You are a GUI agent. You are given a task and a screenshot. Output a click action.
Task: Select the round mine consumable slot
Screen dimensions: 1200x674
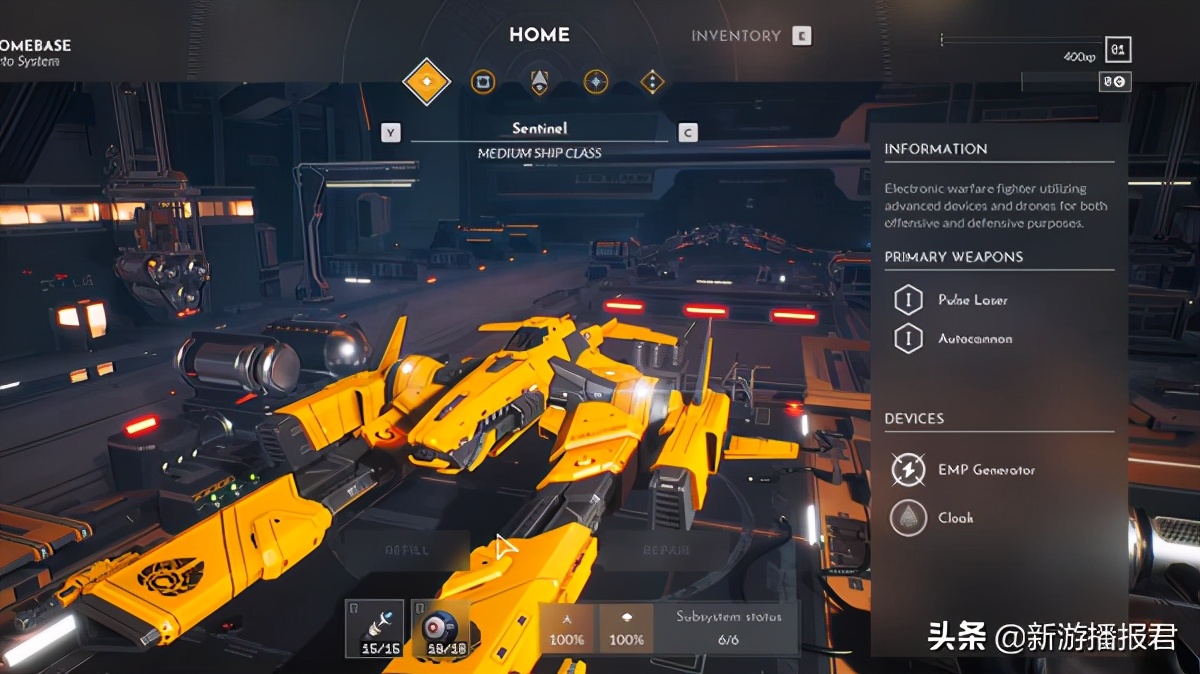tap(441, 628)
